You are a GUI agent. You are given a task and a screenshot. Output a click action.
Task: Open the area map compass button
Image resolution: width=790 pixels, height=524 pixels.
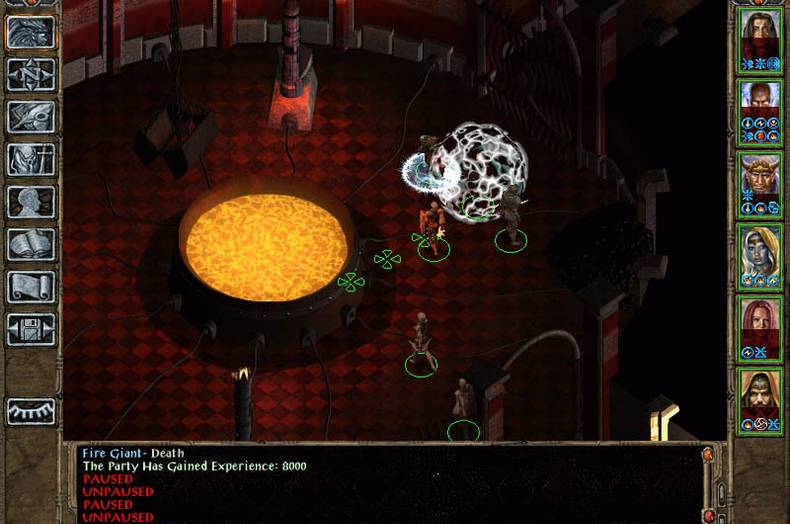(31, 75)
